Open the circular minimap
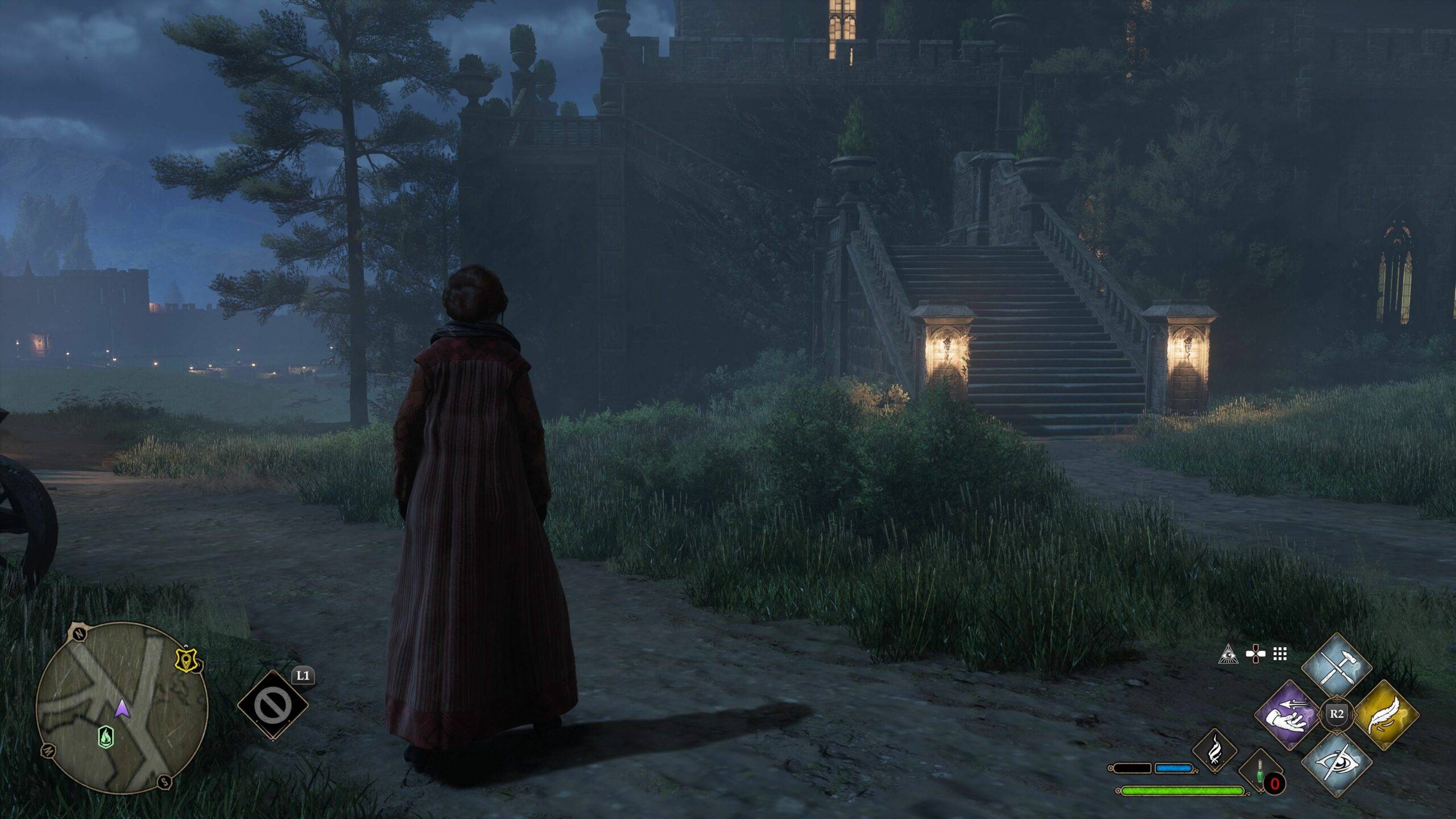The height and width of the screenshot is (819, 1456). [122, 708]
